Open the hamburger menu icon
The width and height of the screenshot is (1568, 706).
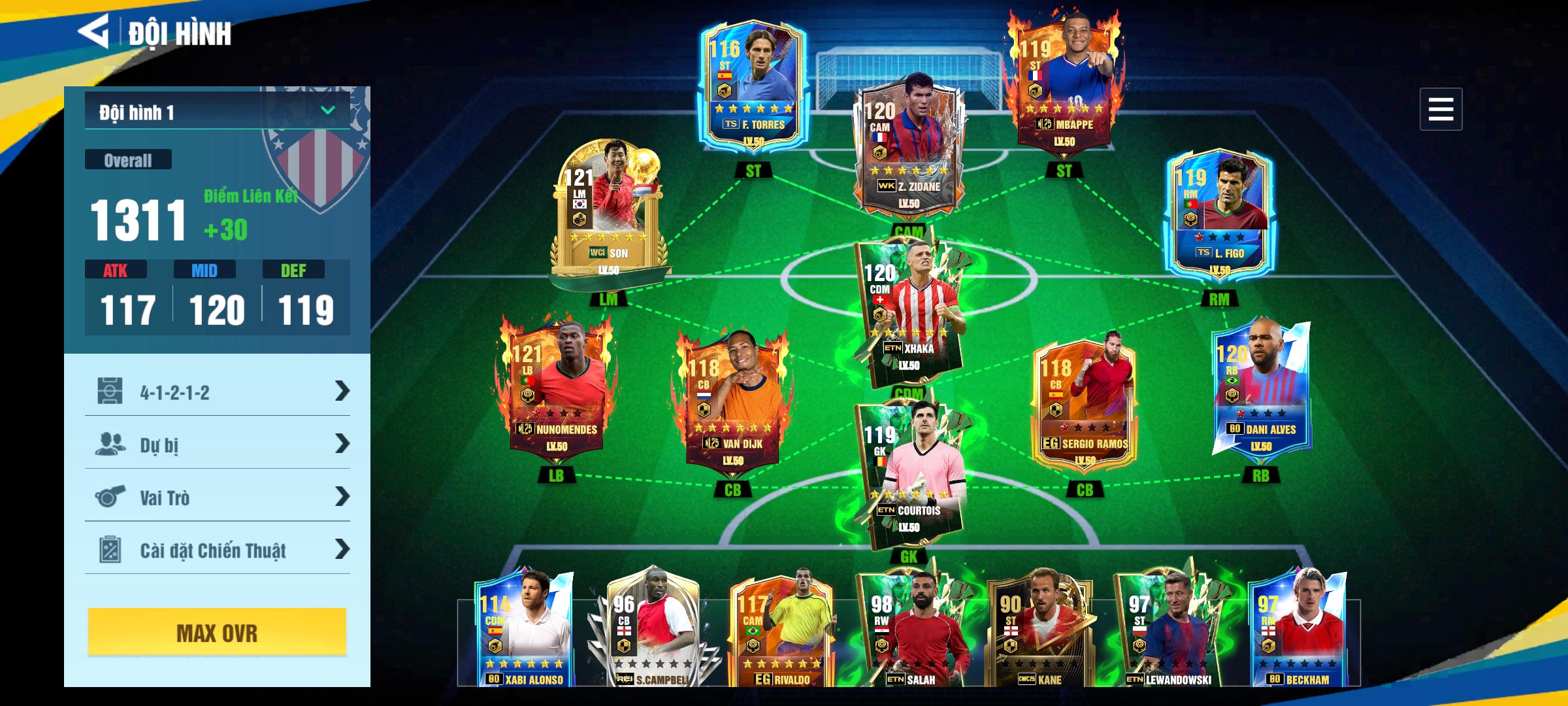(x=1440, y=109)
